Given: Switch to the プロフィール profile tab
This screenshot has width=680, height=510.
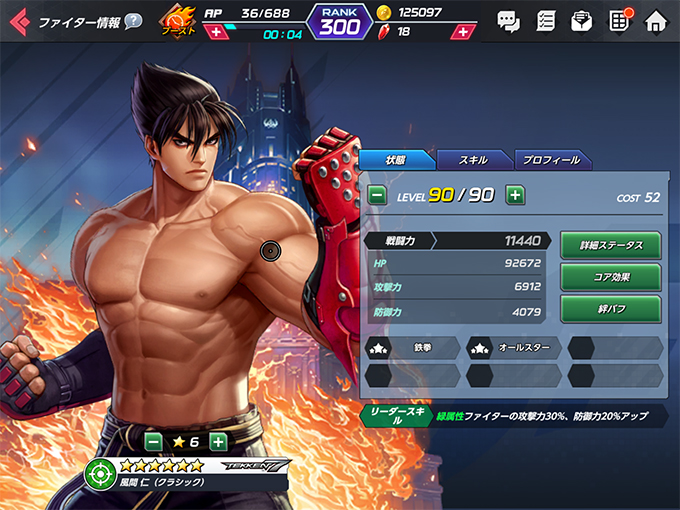Looking at the screenshot, I should [553, 160].
